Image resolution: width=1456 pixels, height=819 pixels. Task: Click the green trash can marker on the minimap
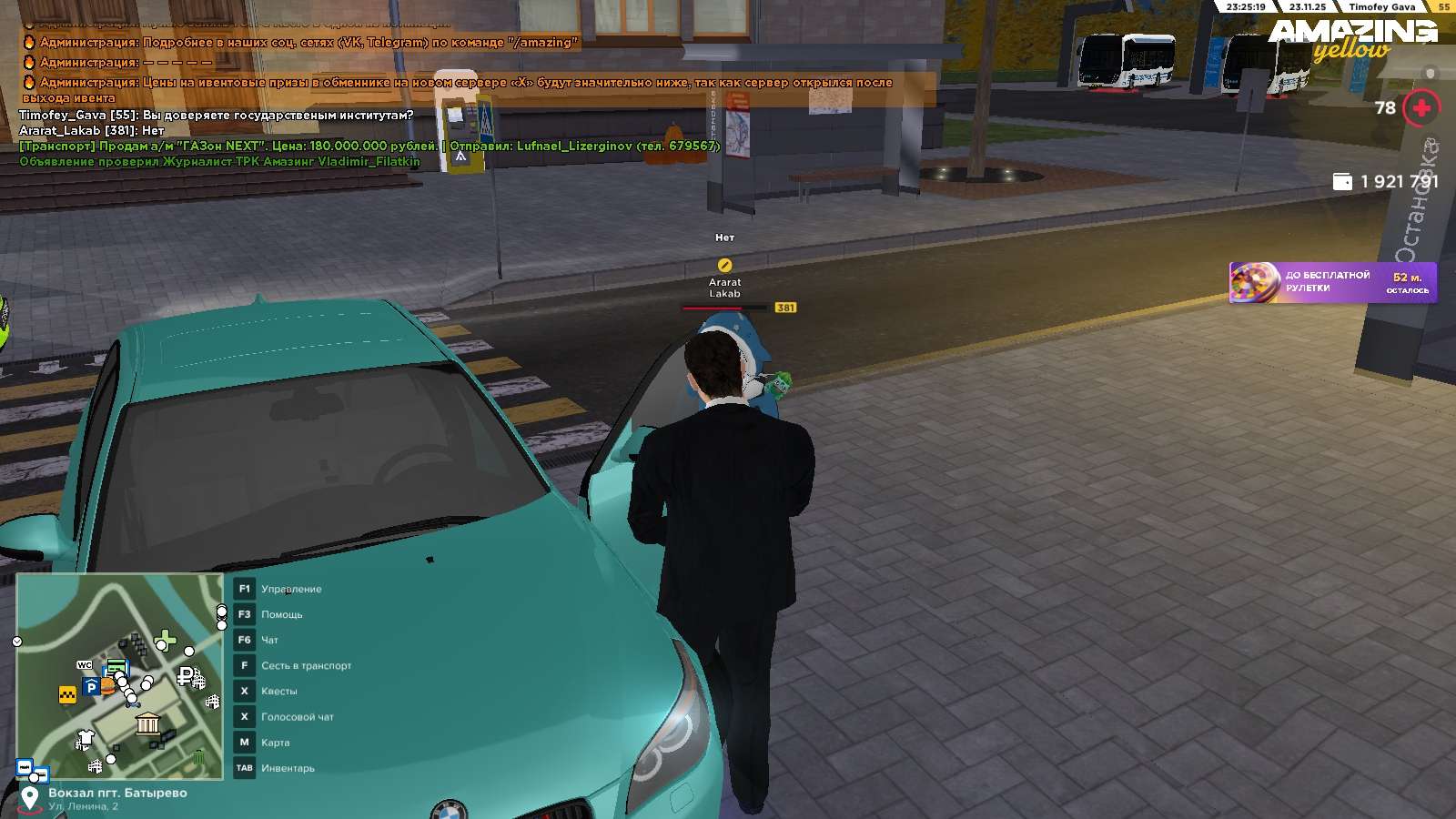coord(198,757)
